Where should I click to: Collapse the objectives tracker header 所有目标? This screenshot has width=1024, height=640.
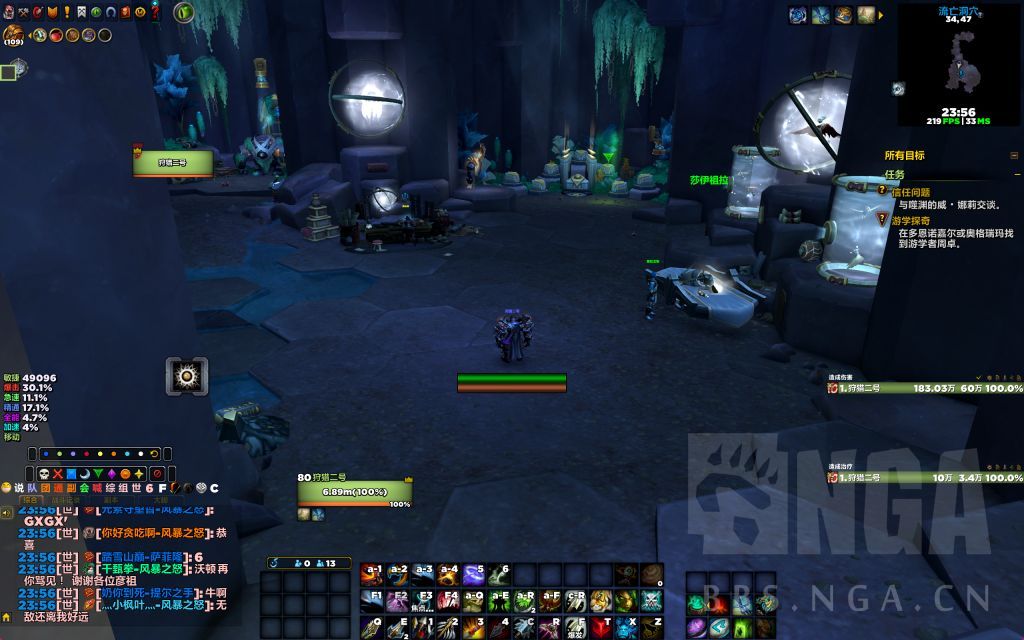[1014, 156]
